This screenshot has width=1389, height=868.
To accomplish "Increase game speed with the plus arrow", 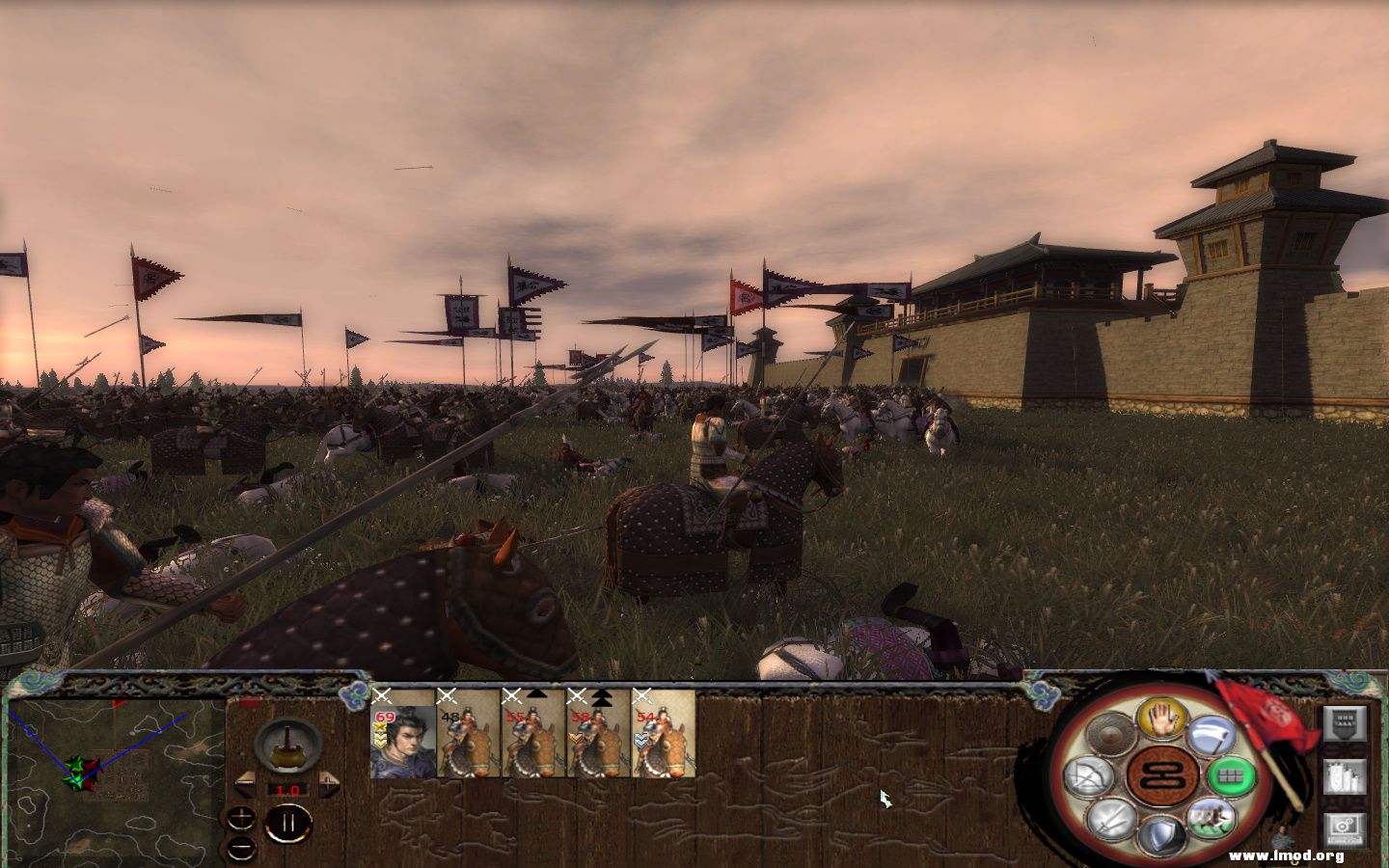I will tap(329, 782).
